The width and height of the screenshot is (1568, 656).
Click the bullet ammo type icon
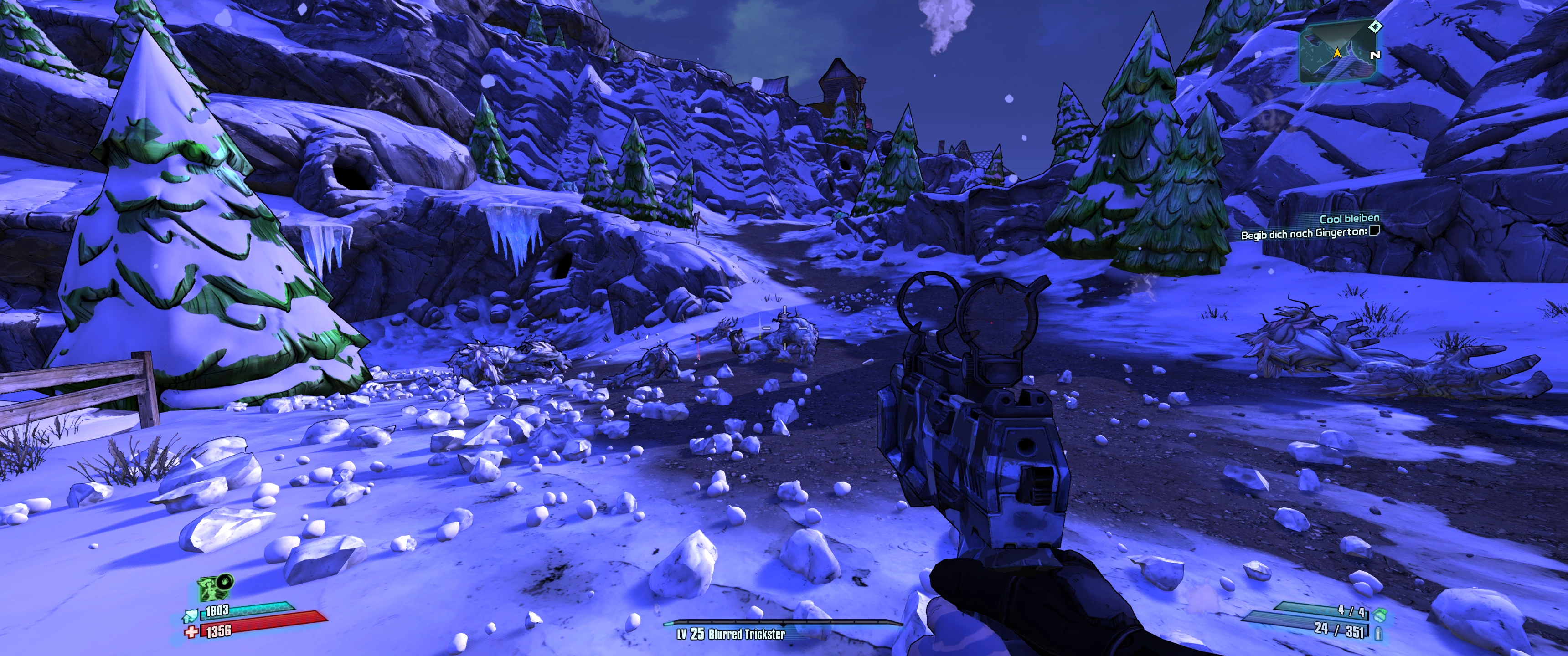(x=1378, y=634)
